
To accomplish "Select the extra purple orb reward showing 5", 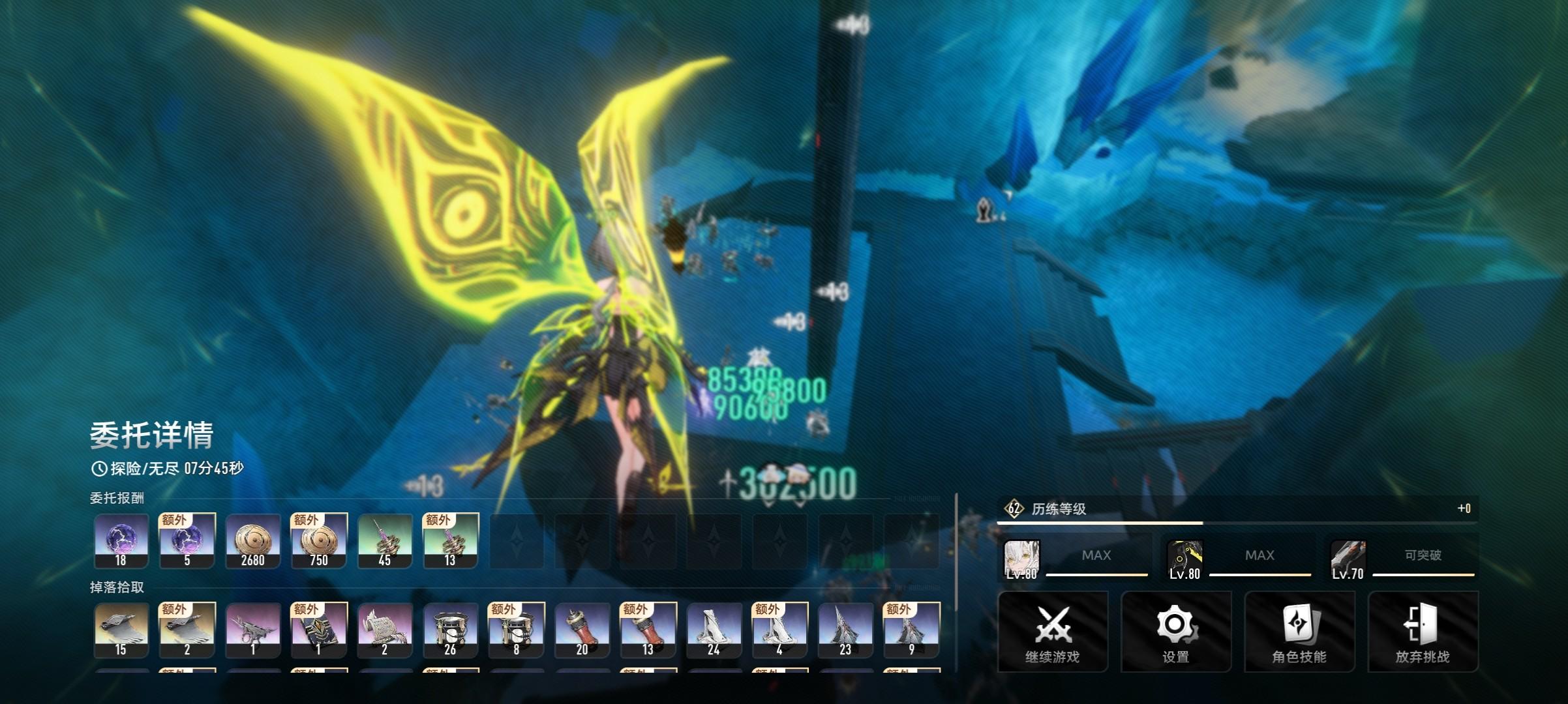I will [x=187, y=541].
